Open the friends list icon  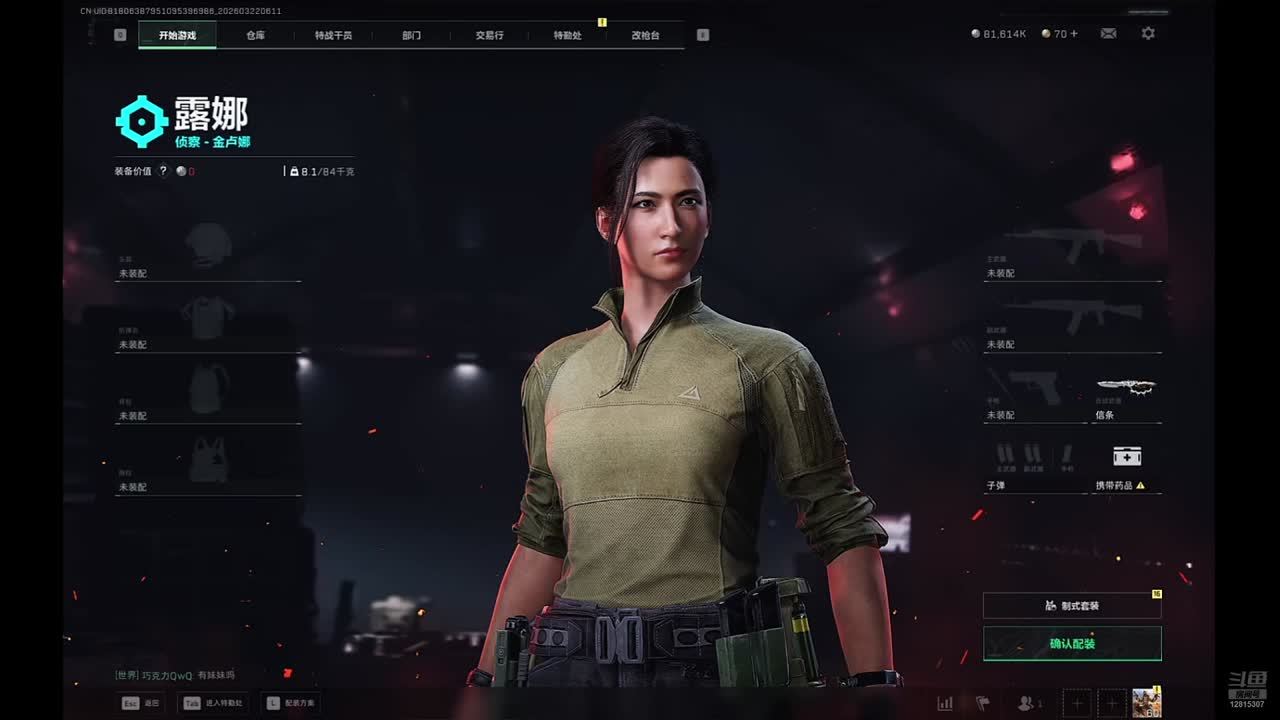point(1026,704)
